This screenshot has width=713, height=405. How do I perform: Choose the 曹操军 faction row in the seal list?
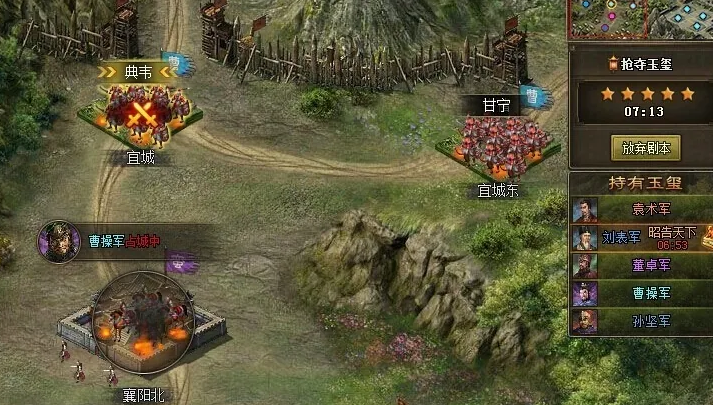pos(642,293)
